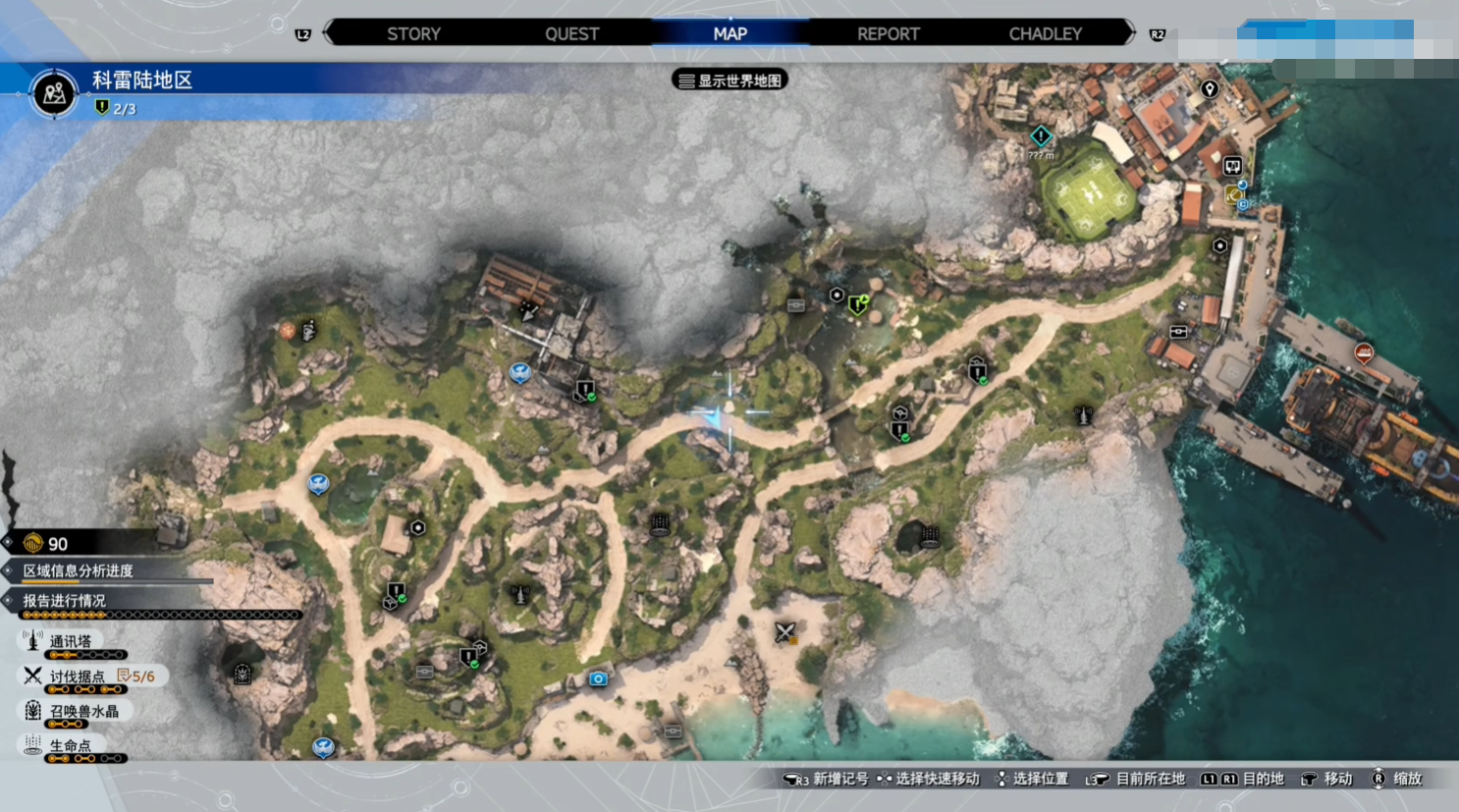Viewport: 1459px width, 812px height.
Task: Choose the 生命点 legend entry
Action: [x=70, y=746]
